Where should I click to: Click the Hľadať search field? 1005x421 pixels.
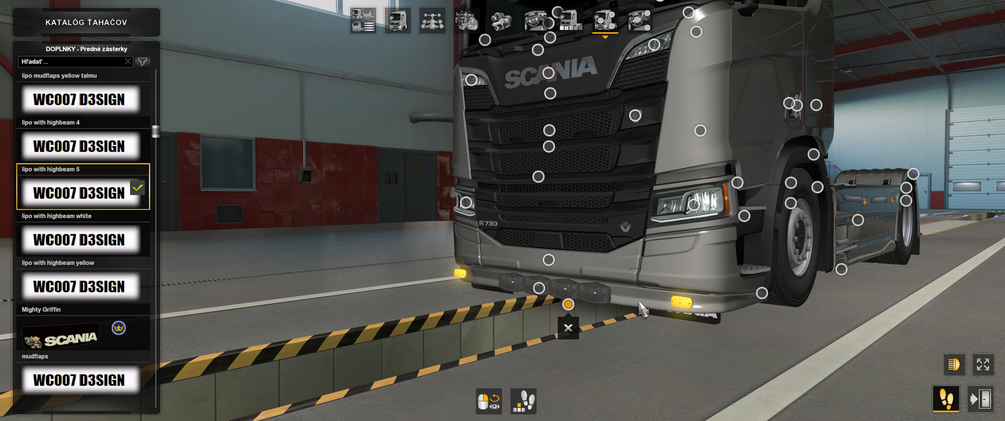[70, 62]
